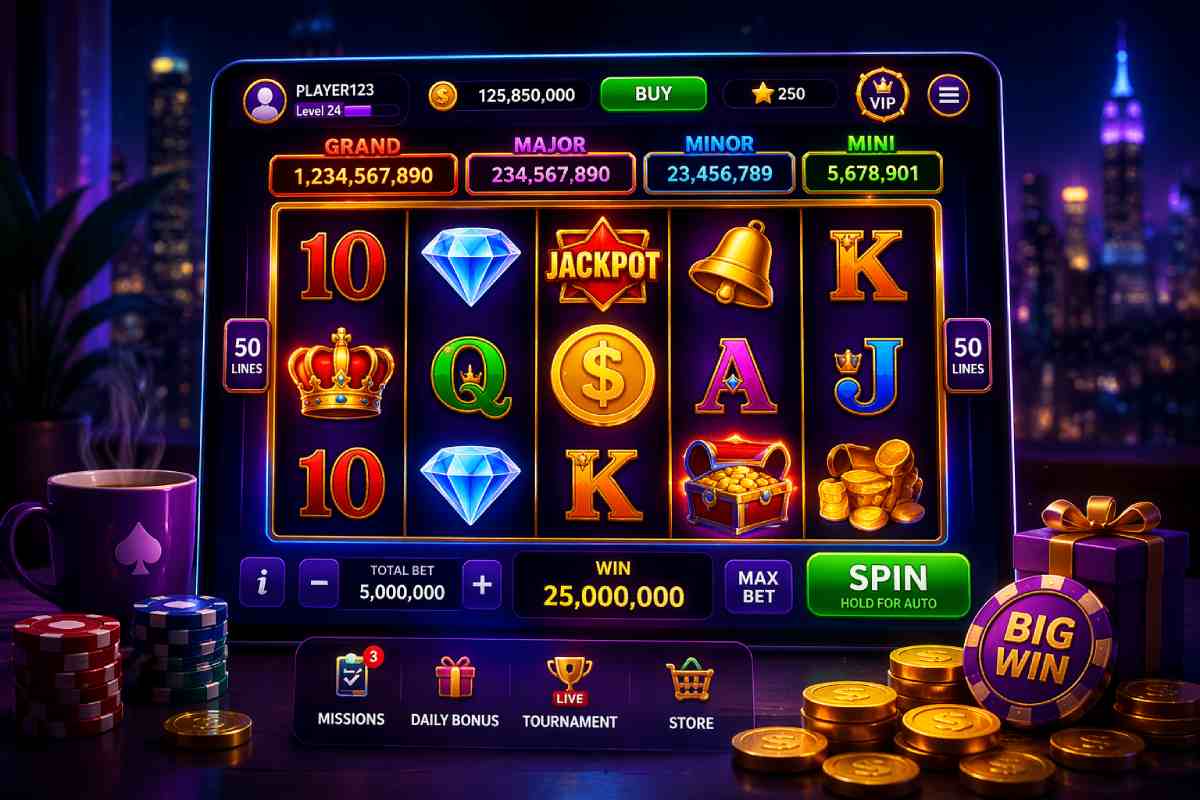This screenshot has width=1200, height=800.
Task: Buy more coins with the BUY button
Action: tap(653, 94)
